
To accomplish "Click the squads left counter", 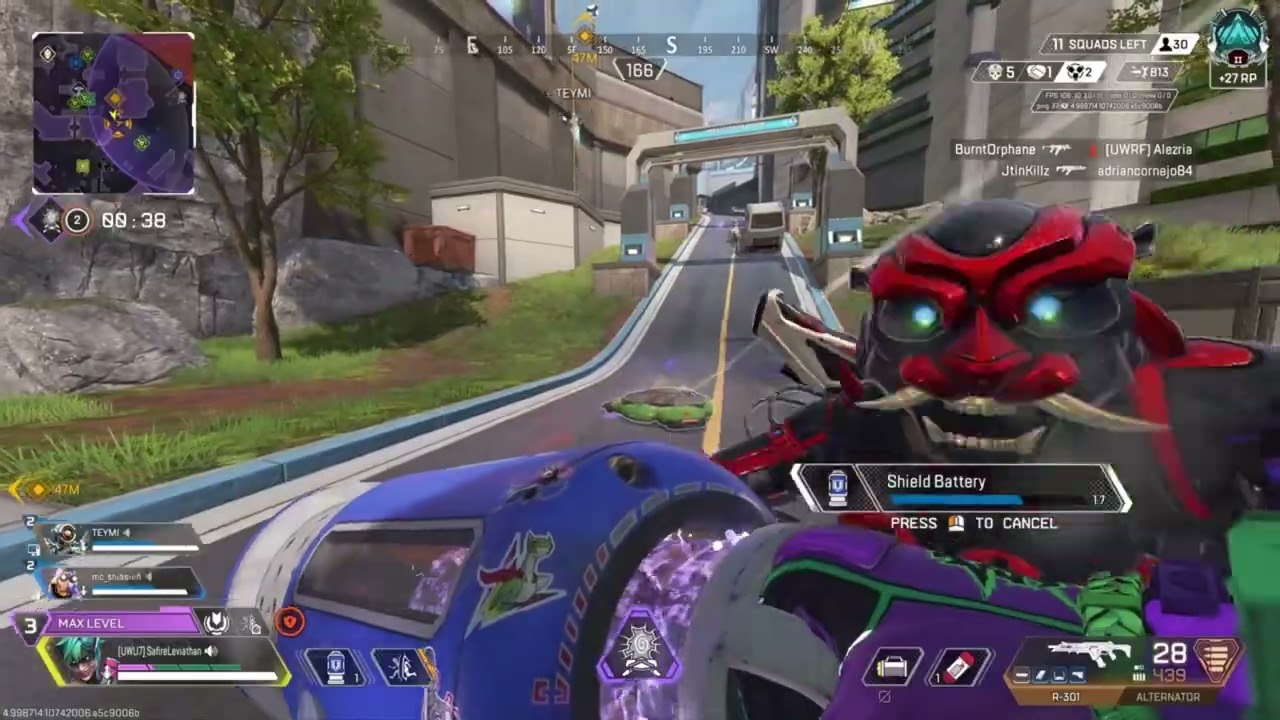I will [x=1097, y=44].
